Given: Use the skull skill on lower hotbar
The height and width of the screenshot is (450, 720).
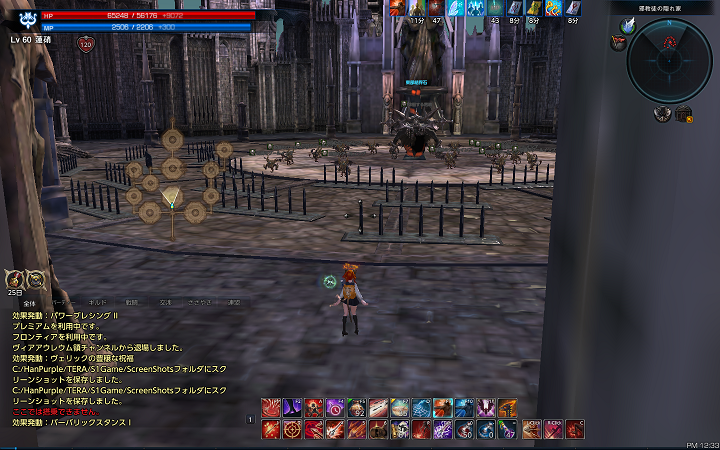Looking at the screenshot, I should [x=399, y=429].
